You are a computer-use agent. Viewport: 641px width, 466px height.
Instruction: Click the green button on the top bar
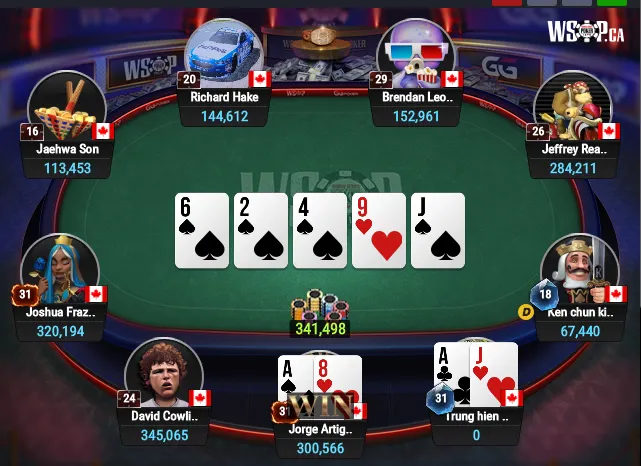click(x=610, y=3)
